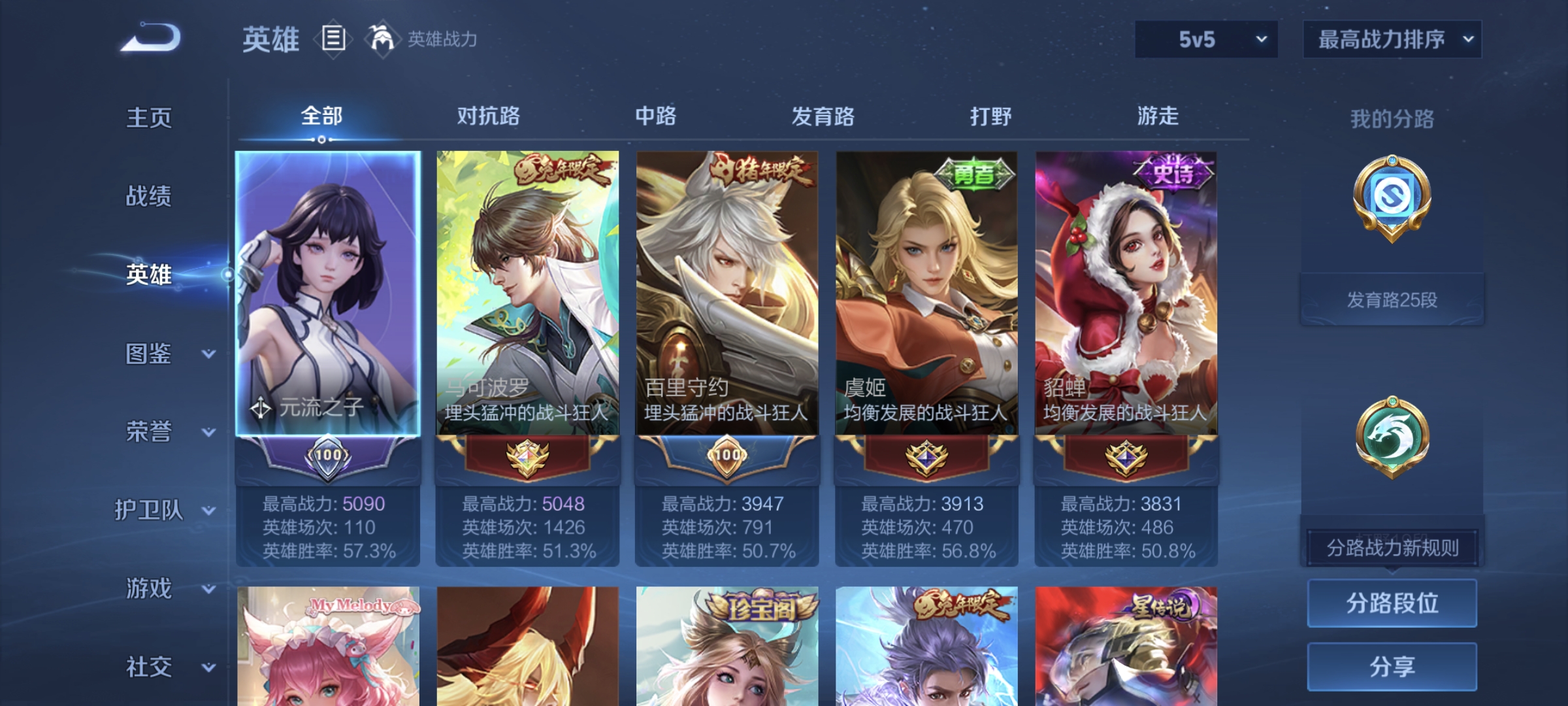Image resolution: width=1568 pixels, height=706 pixels.
Task: Open the 最高战力排序 sorting dropdown
Action: point(1392,39)
